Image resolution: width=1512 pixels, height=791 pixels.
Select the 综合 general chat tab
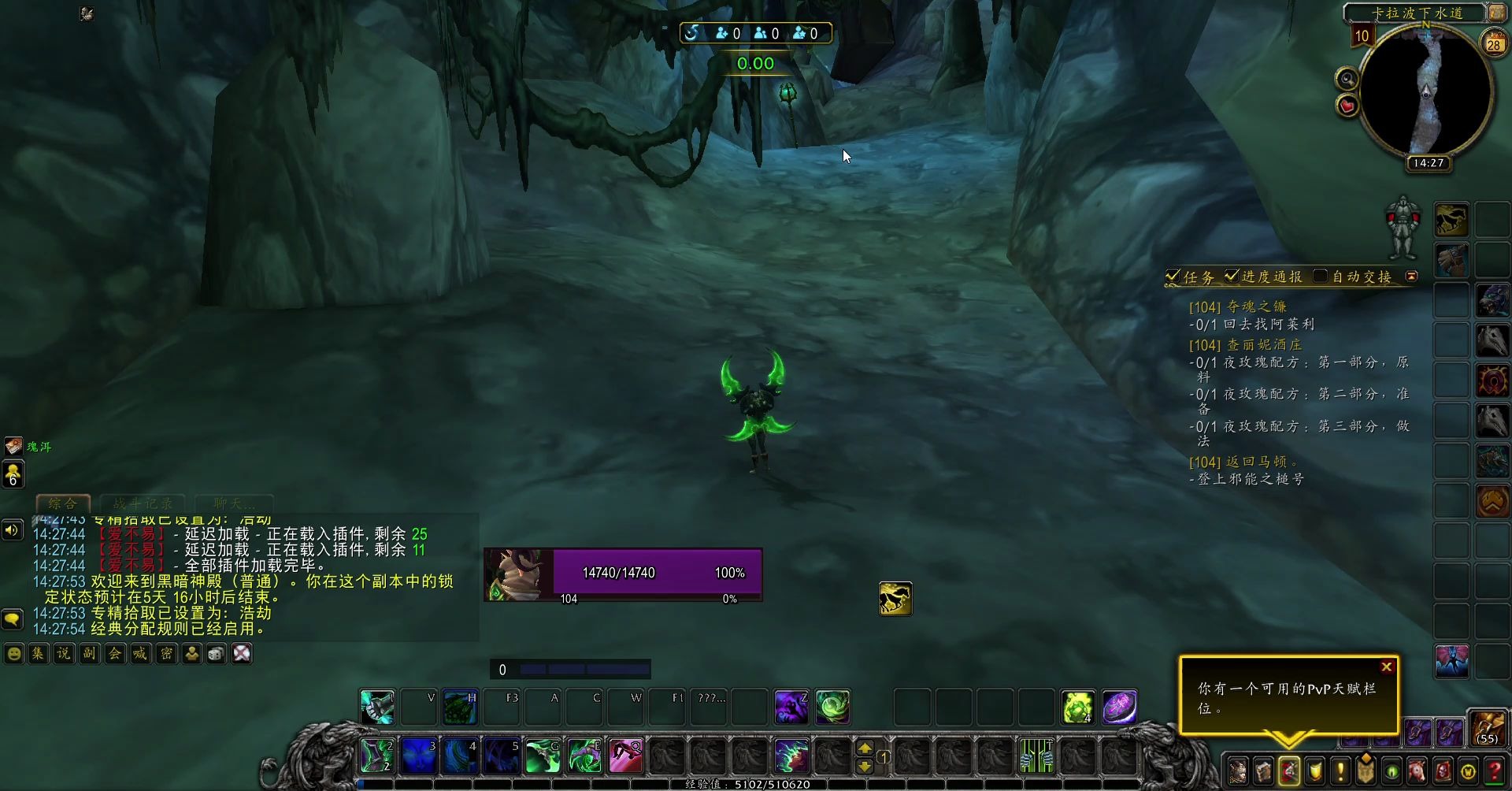click(x=63, y=503)
